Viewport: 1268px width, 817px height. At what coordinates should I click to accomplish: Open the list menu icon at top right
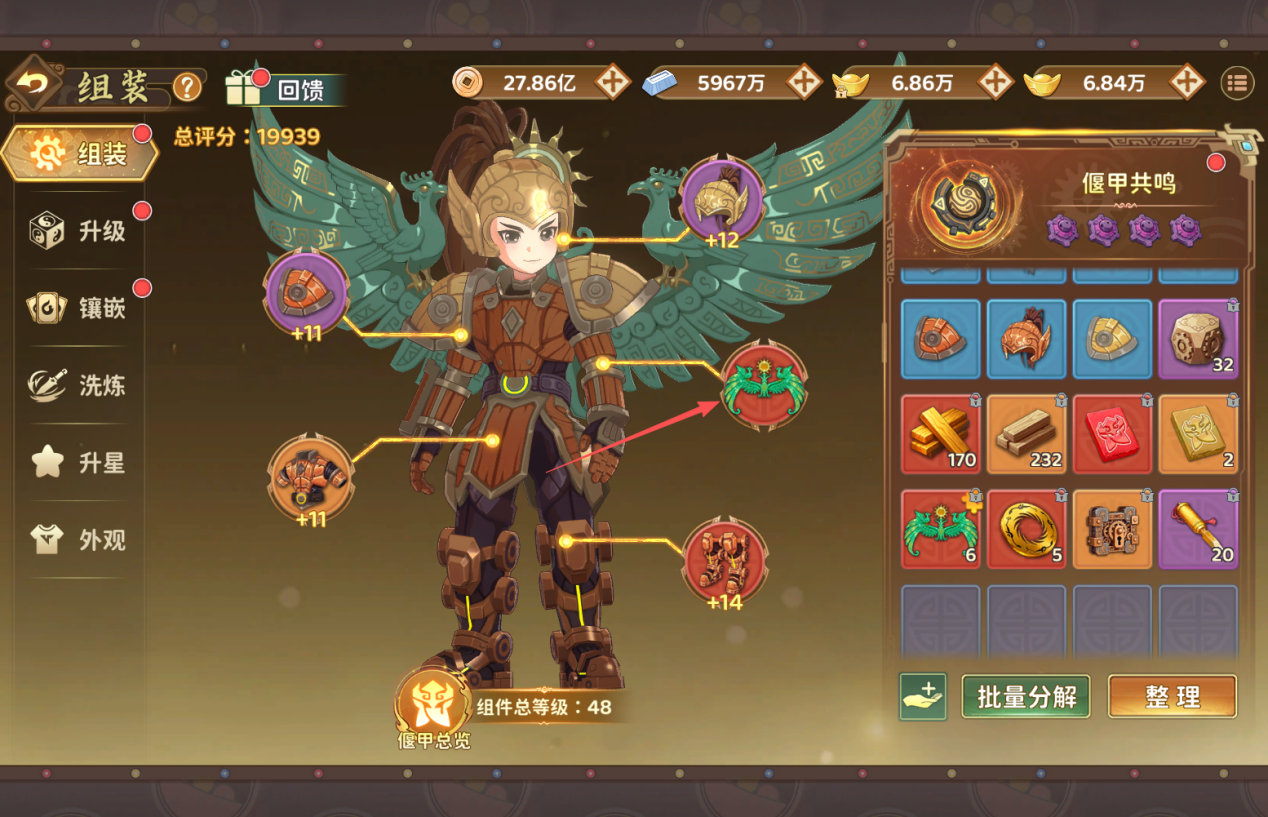coord(1238,83)
